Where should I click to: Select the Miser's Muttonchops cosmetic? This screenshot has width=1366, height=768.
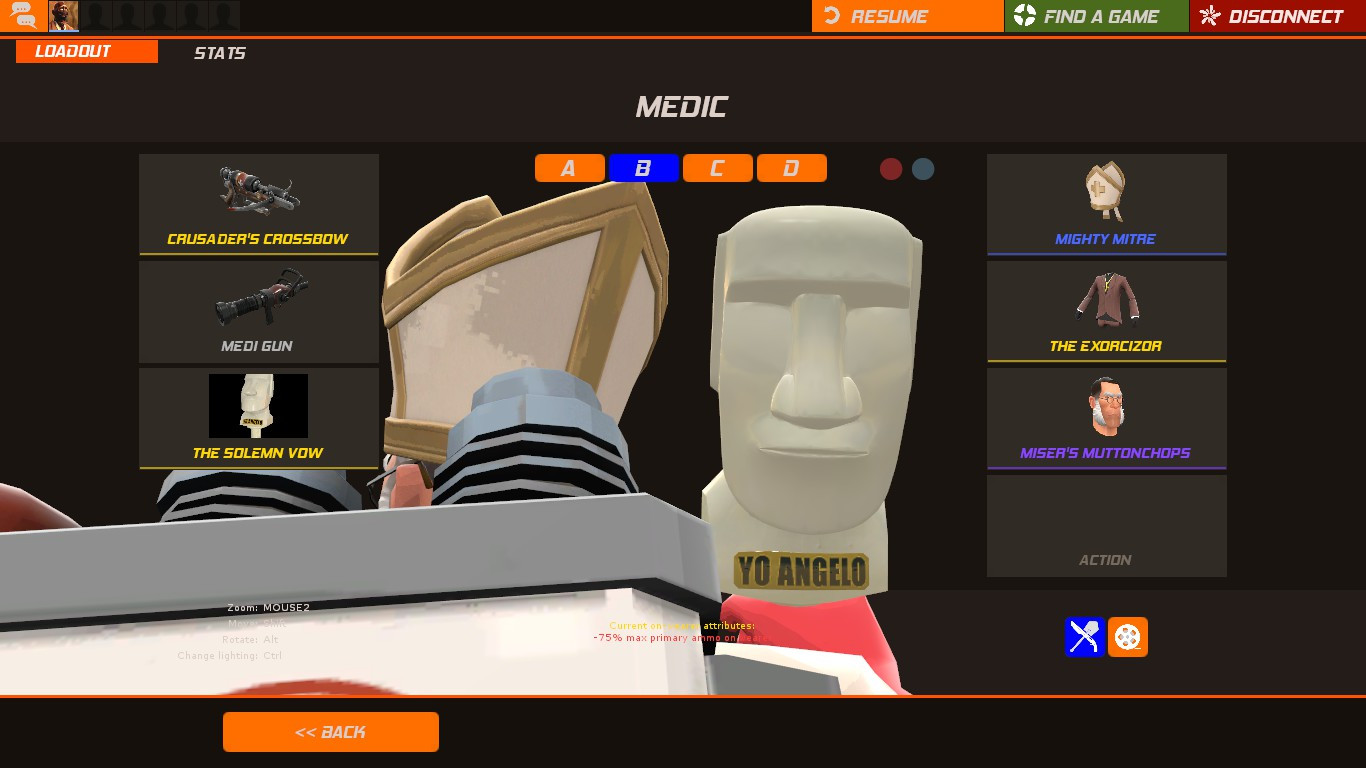(1106, 417)
